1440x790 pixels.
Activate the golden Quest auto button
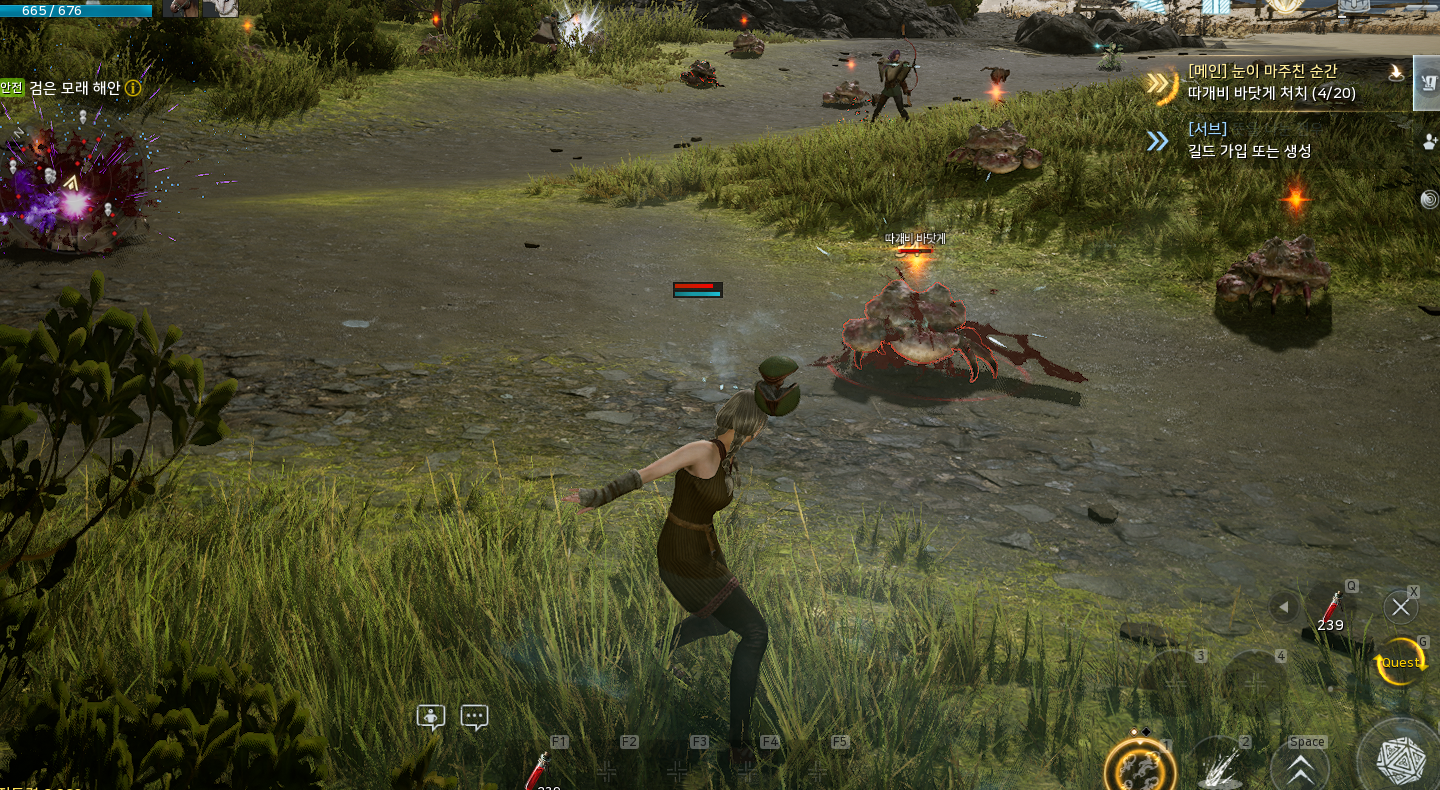[x=1400, y=662]
